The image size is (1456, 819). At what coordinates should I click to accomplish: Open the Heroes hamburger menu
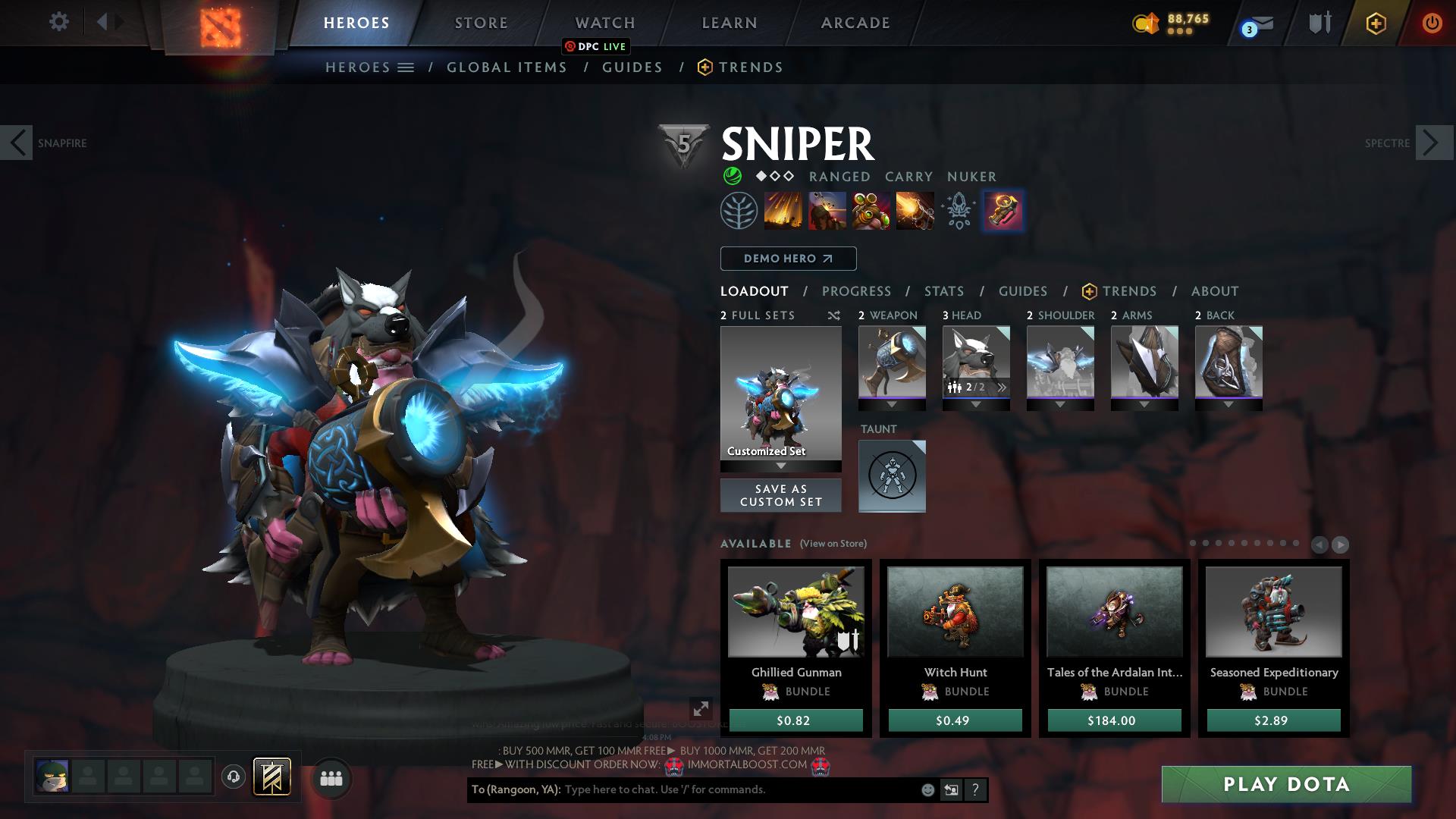coord(405,67)
